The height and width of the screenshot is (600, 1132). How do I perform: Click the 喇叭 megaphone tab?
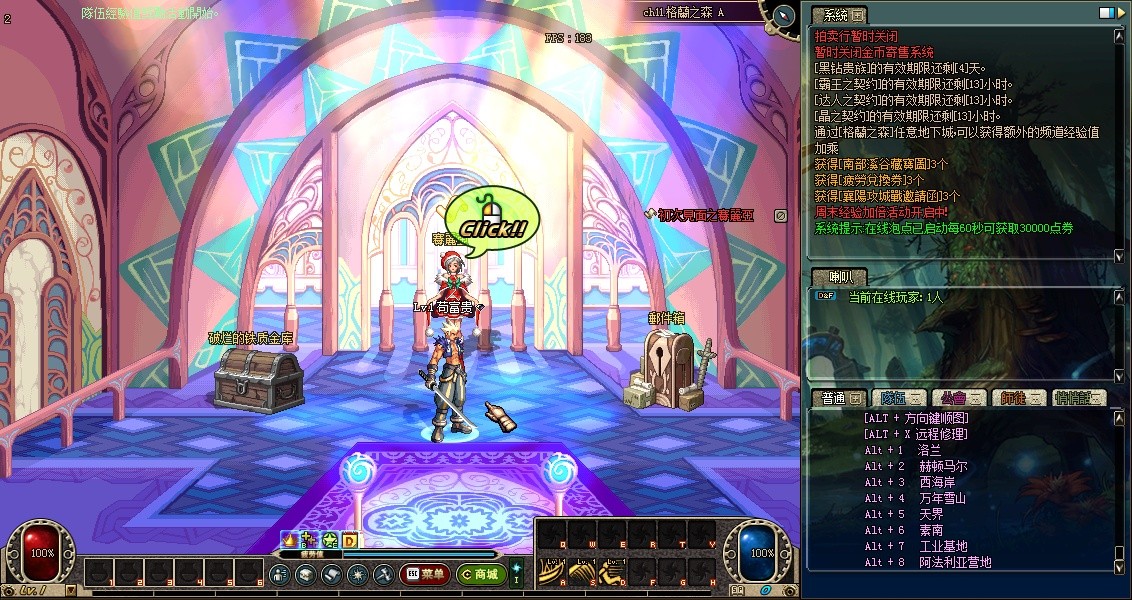(838, 276)
